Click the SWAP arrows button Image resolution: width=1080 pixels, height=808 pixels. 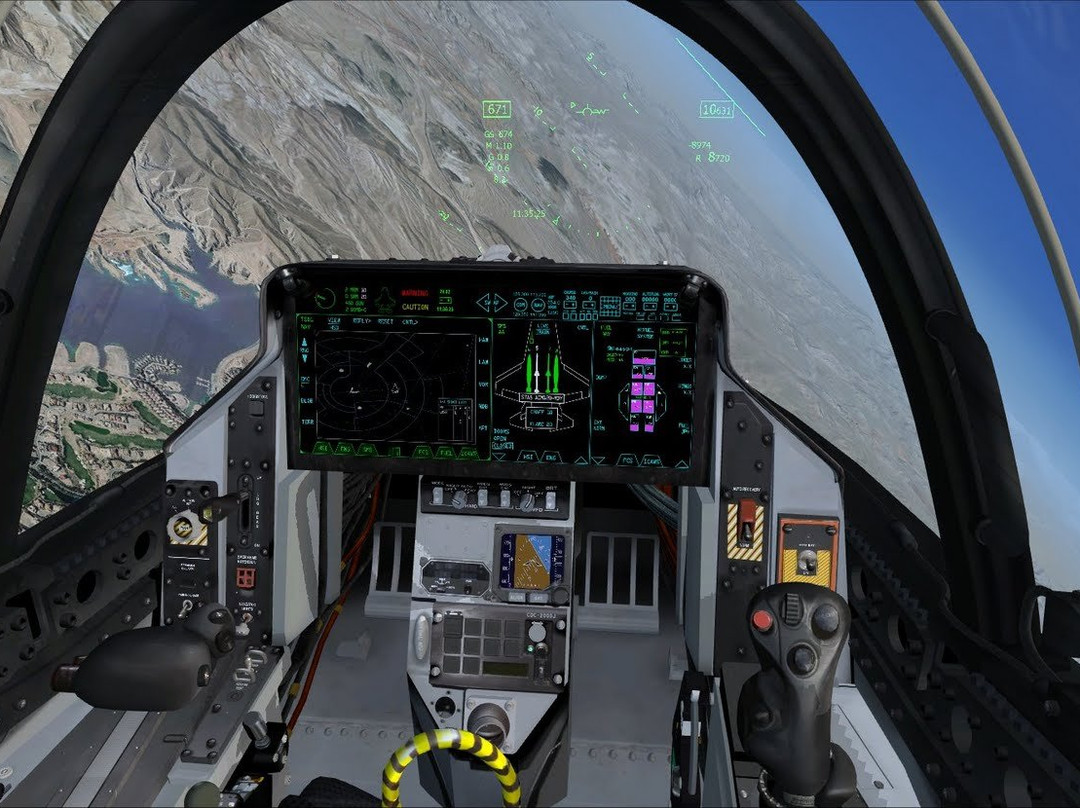coord(491,303)
